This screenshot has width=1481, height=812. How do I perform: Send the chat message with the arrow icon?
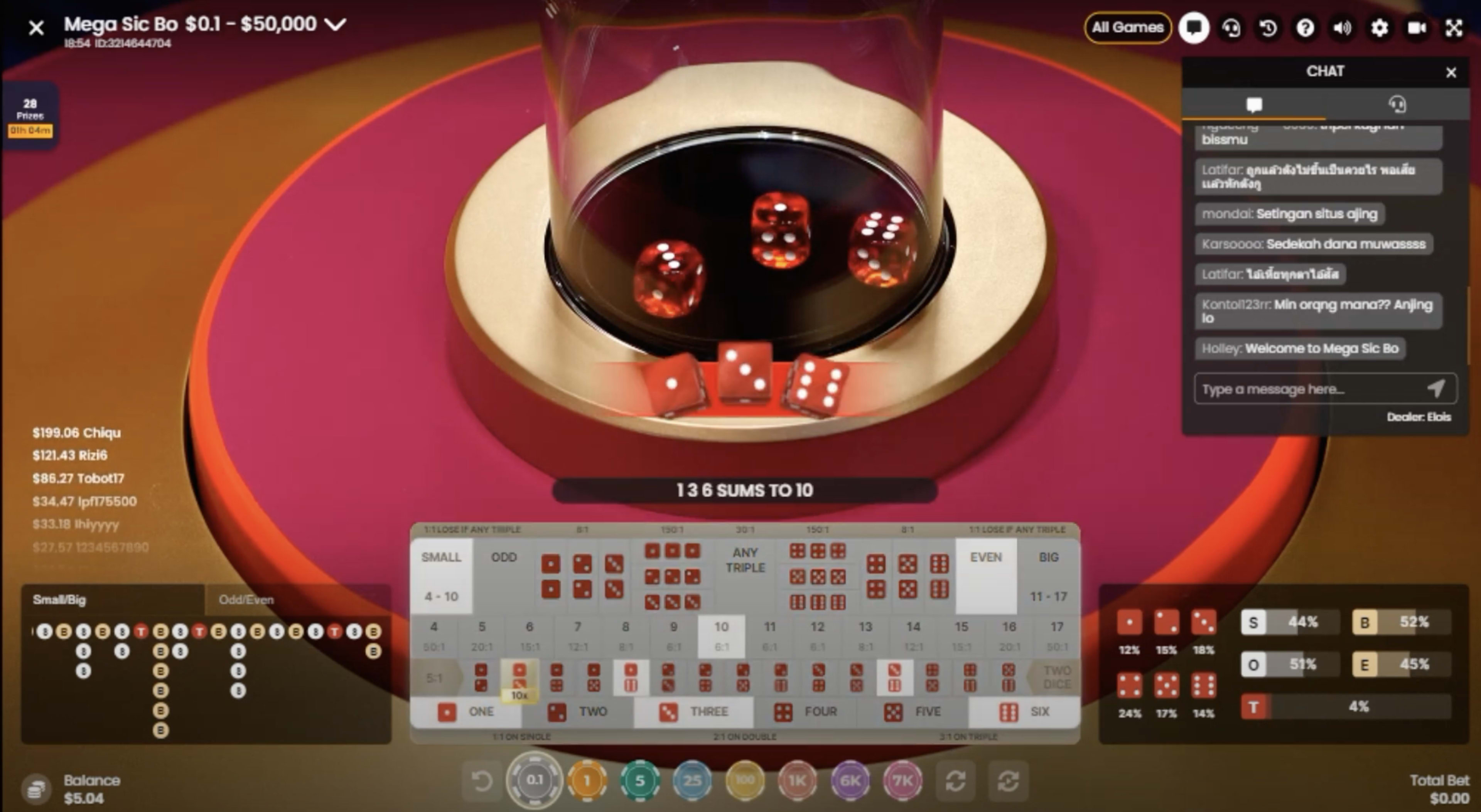coord(1436,389)
